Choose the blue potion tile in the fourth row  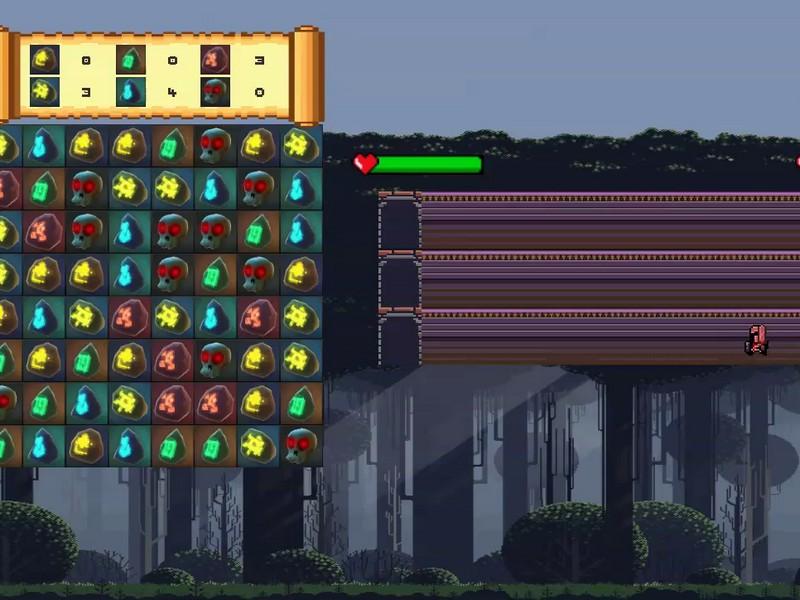[128, 273]
